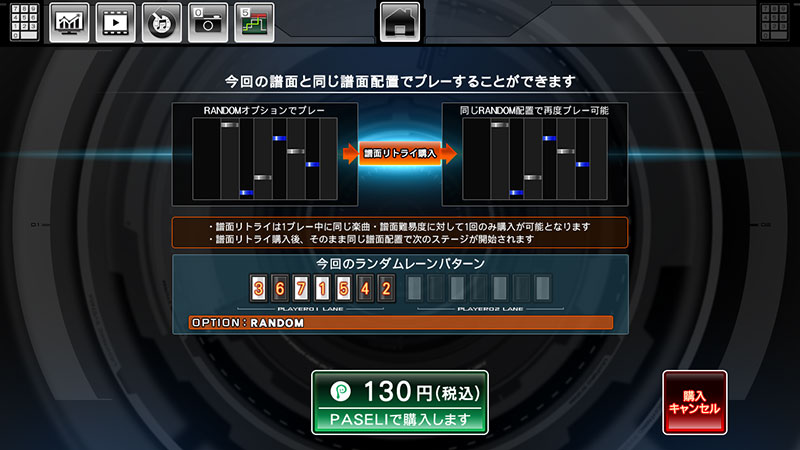Select the green and red chart icon
Viewport: 800px width, 450px height.
pos(254,22)
